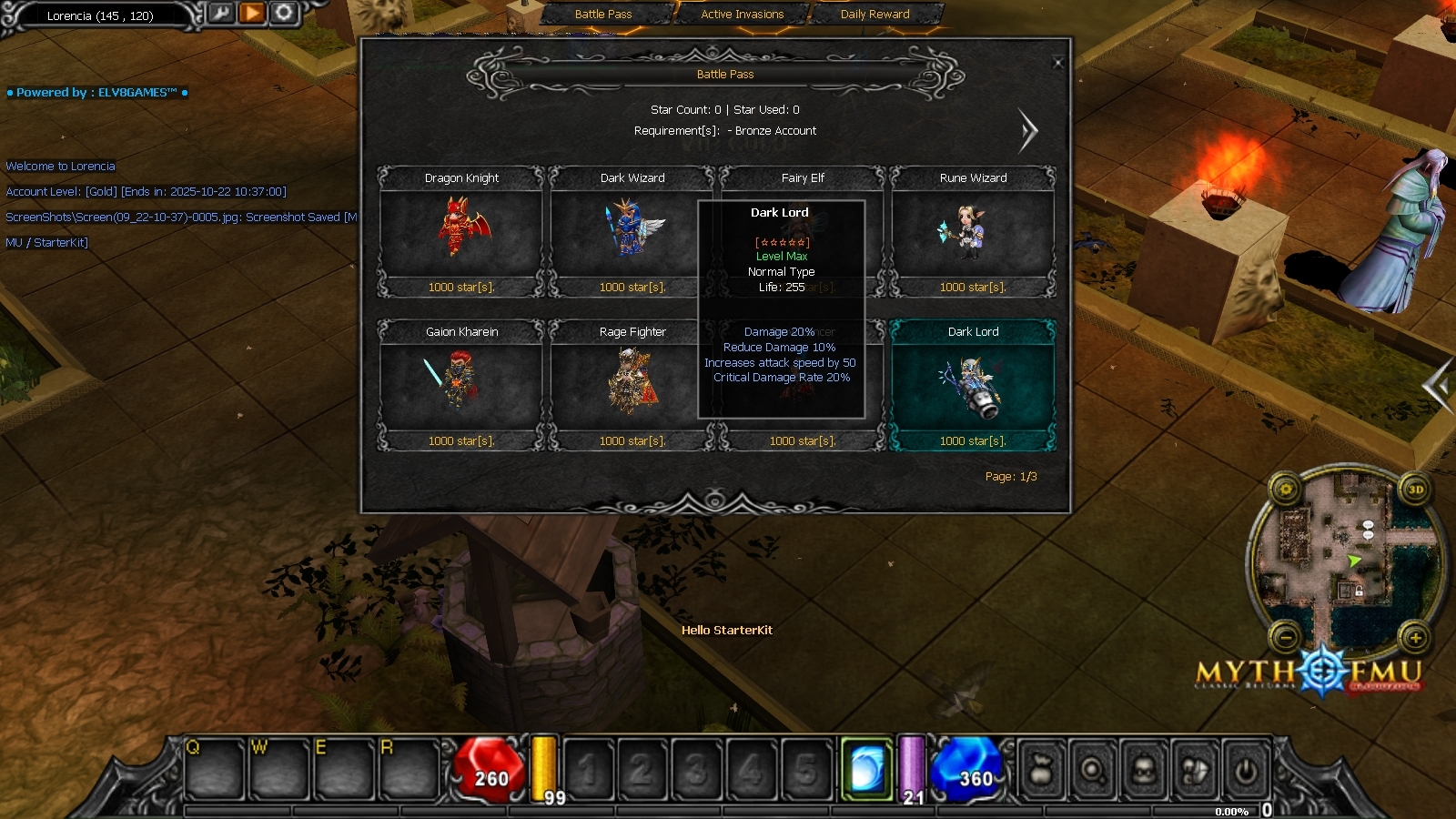
Task: Choose the Dark Wizard reward tile
Action: (x=632, y=231)
